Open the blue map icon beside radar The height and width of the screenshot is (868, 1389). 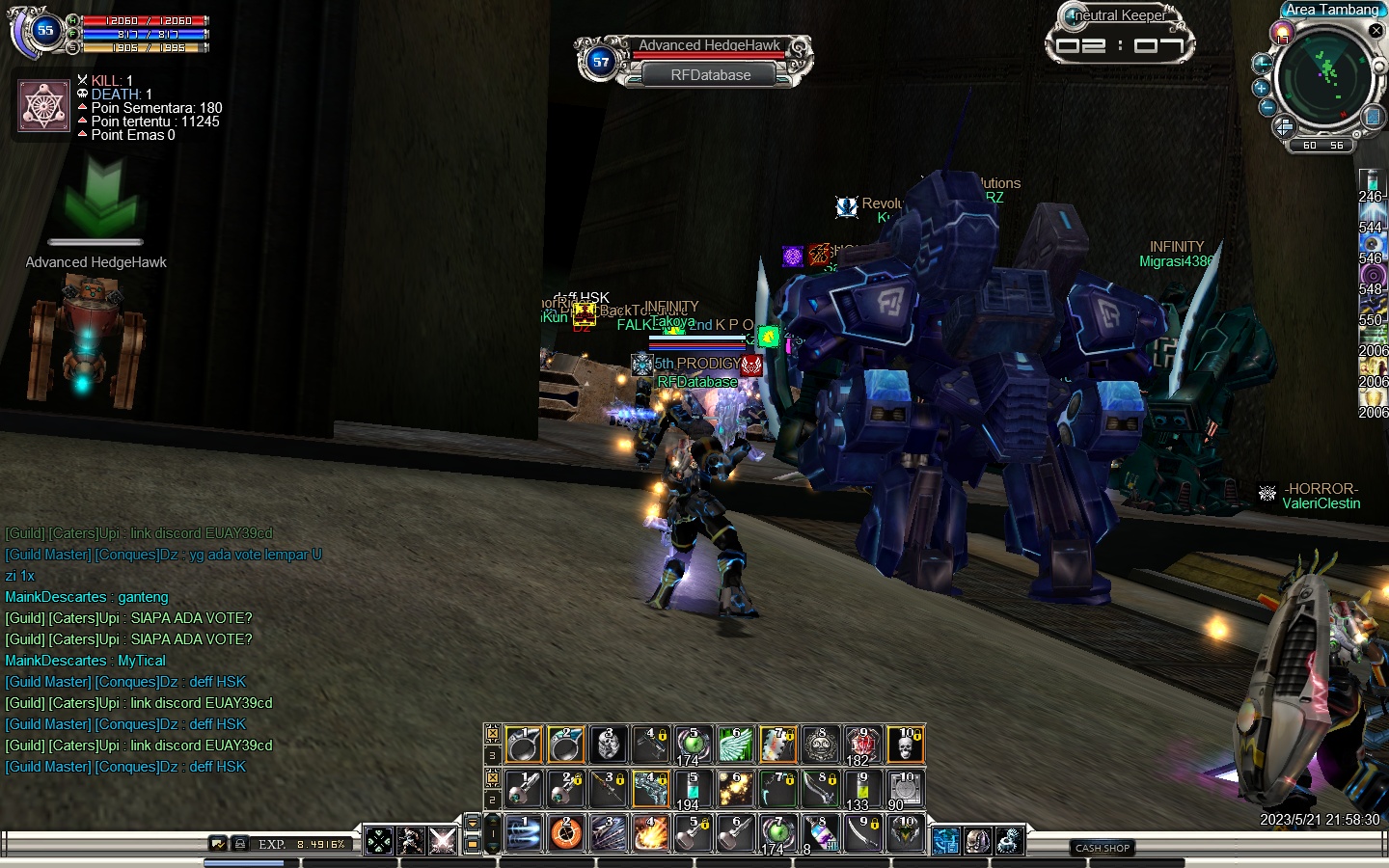[x=1372, y=118]
